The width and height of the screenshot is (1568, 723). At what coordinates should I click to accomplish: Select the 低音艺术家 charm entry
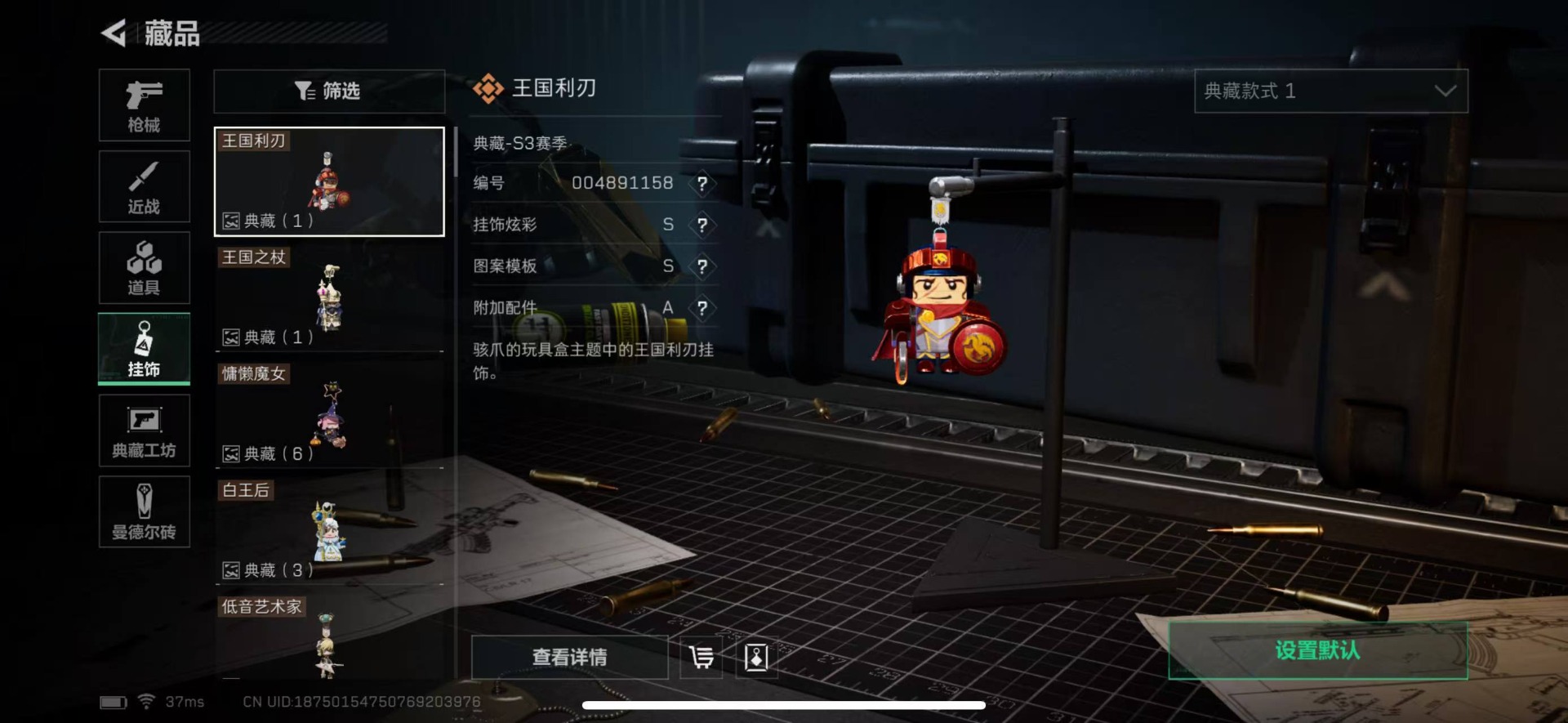tap(328, 637)
